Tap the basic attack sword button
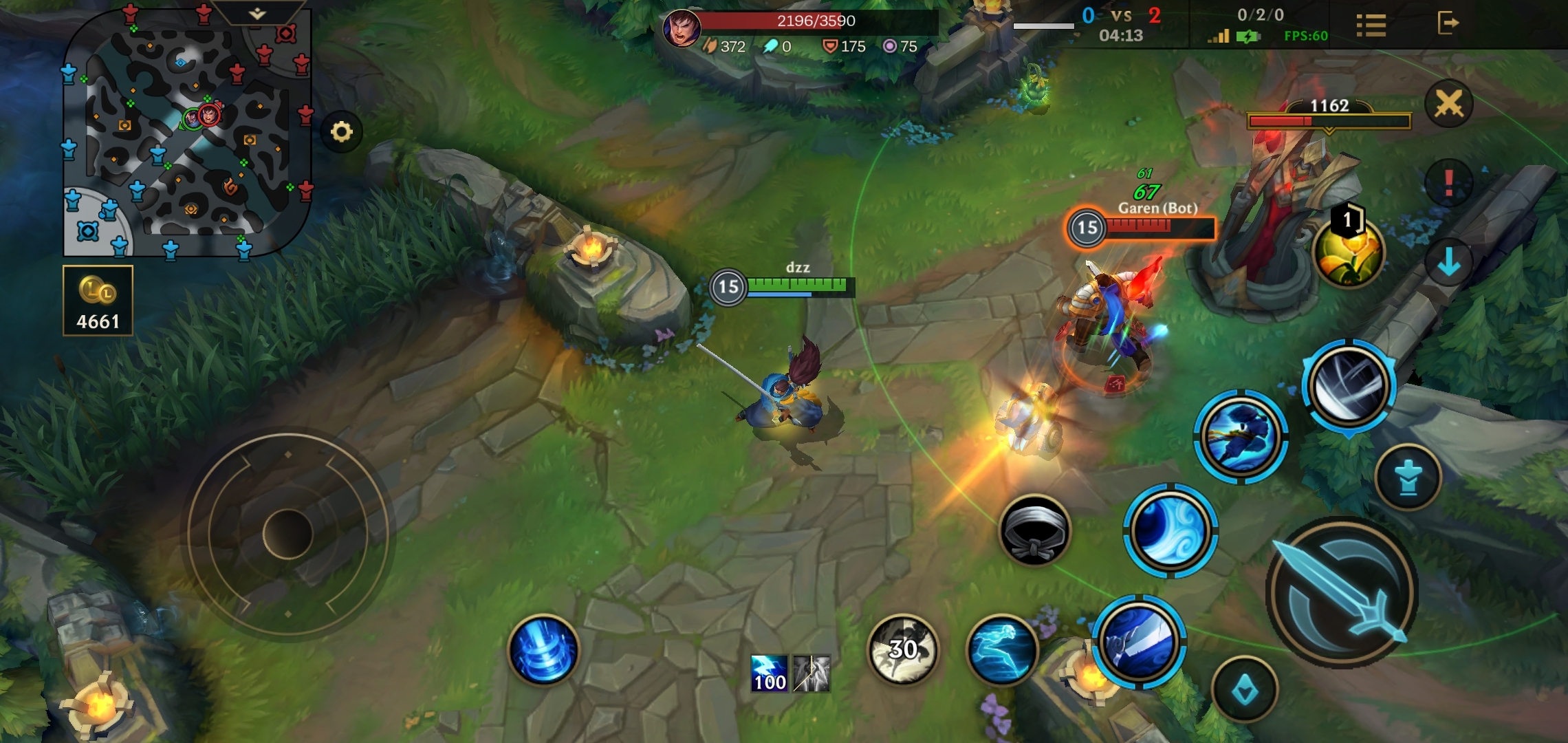The height and width of the screenshot is (743, 1568). [1341, 593]
